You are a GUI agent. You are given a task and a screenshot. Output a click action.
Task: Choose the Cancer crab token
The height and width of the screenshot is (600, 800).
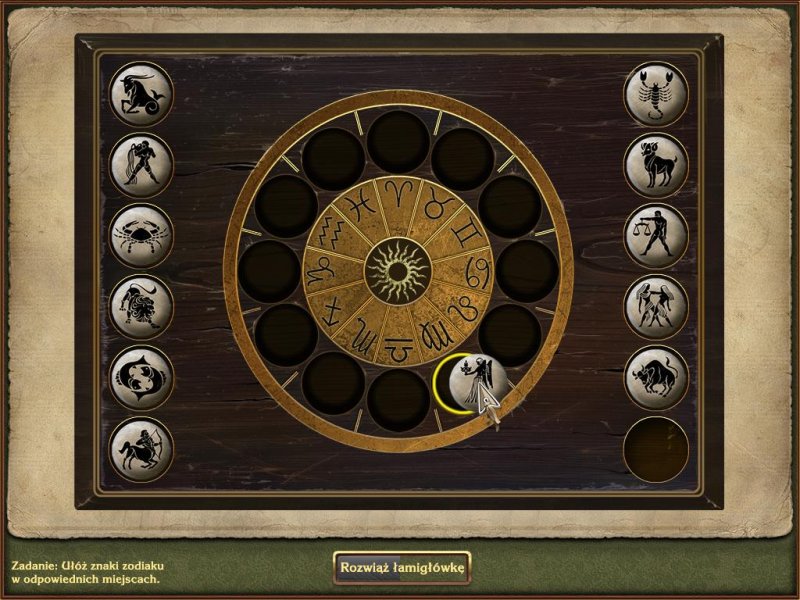click(x=141, y=236)
